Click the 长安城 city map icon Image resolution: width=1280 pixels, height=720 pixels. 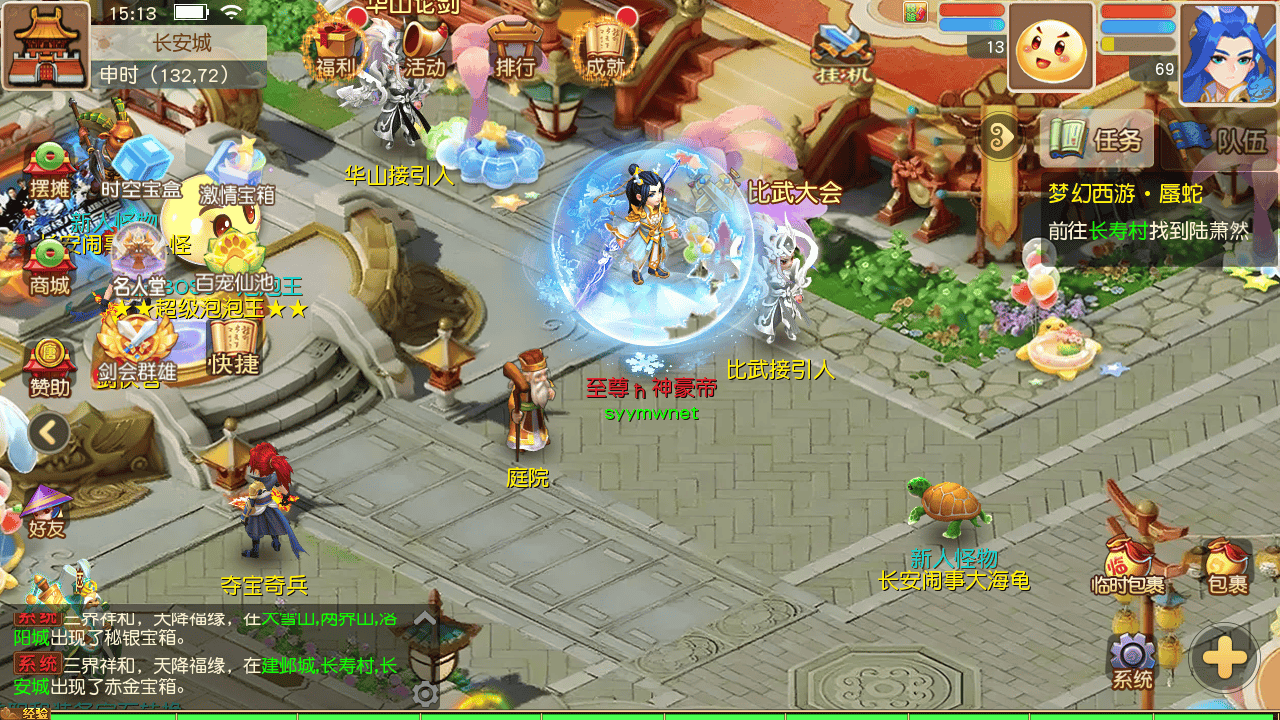coord(45,45)
